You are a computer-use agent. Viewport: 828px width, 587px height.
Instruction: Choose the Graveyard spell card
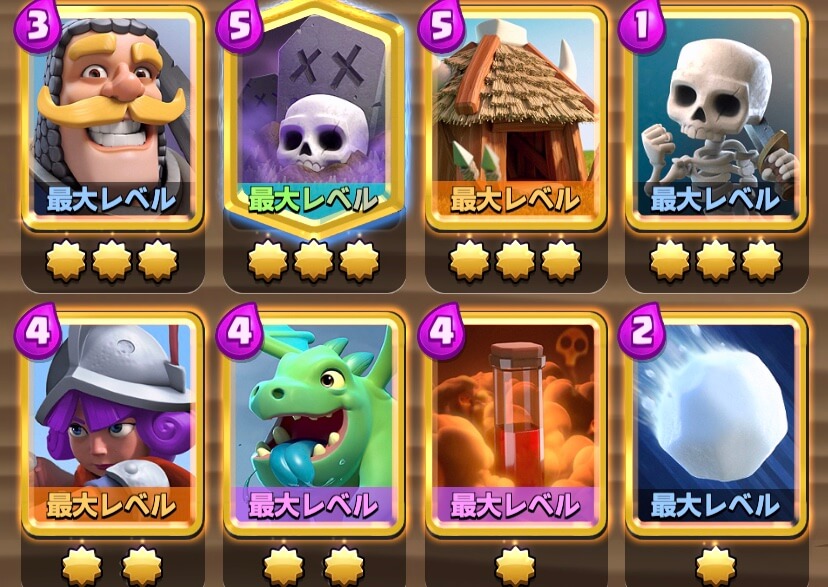[x=314, y=120]
